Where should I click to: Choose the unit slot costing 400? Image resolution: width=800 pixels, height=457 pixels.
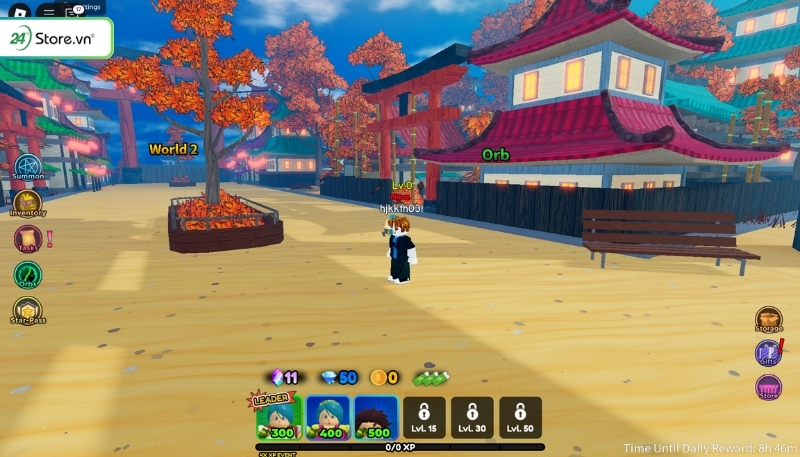pos(328,417)
